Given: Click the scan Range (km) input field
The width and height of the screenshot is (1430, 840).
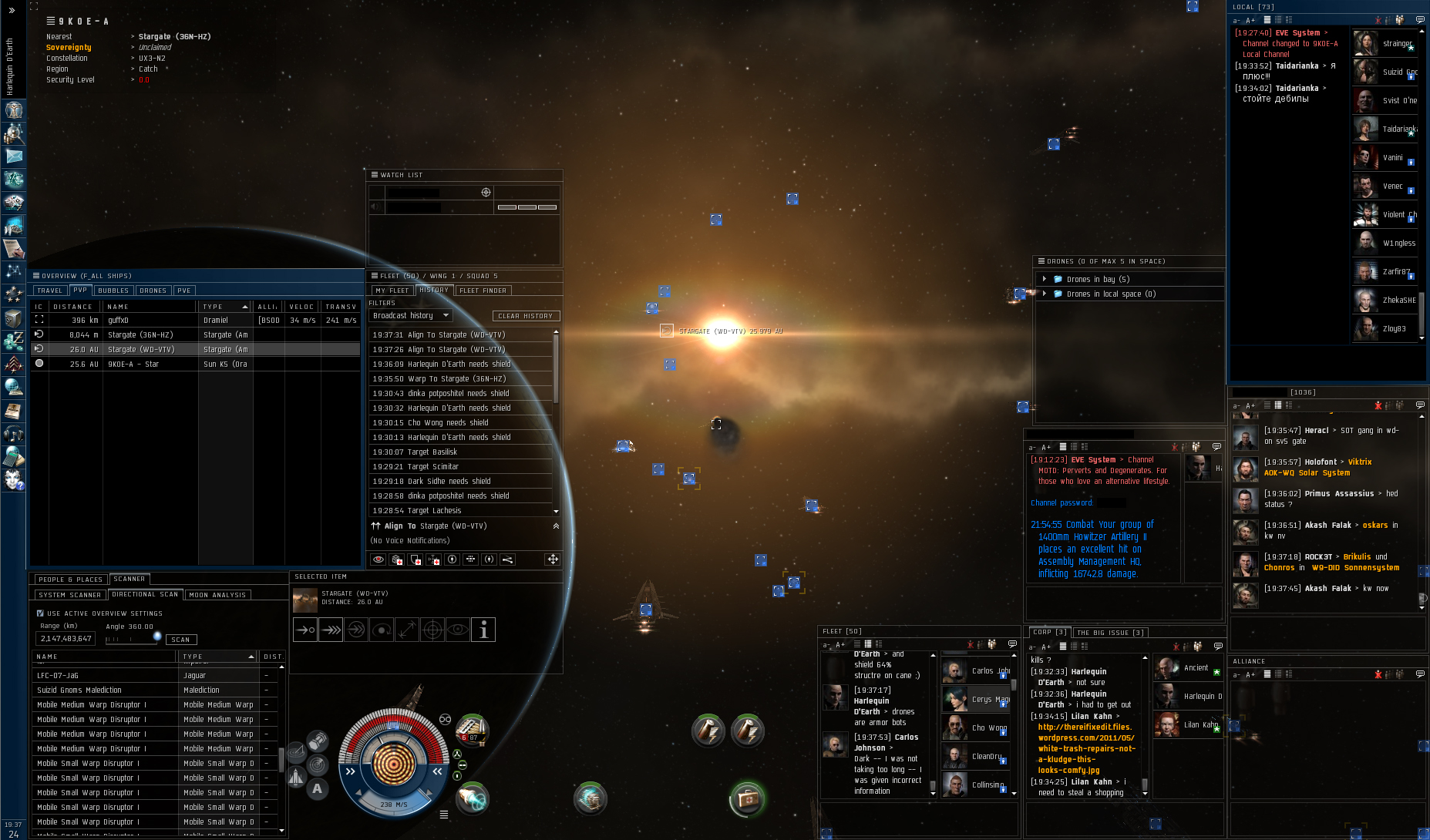Looking at the screenshot, I should pos(66,639).
